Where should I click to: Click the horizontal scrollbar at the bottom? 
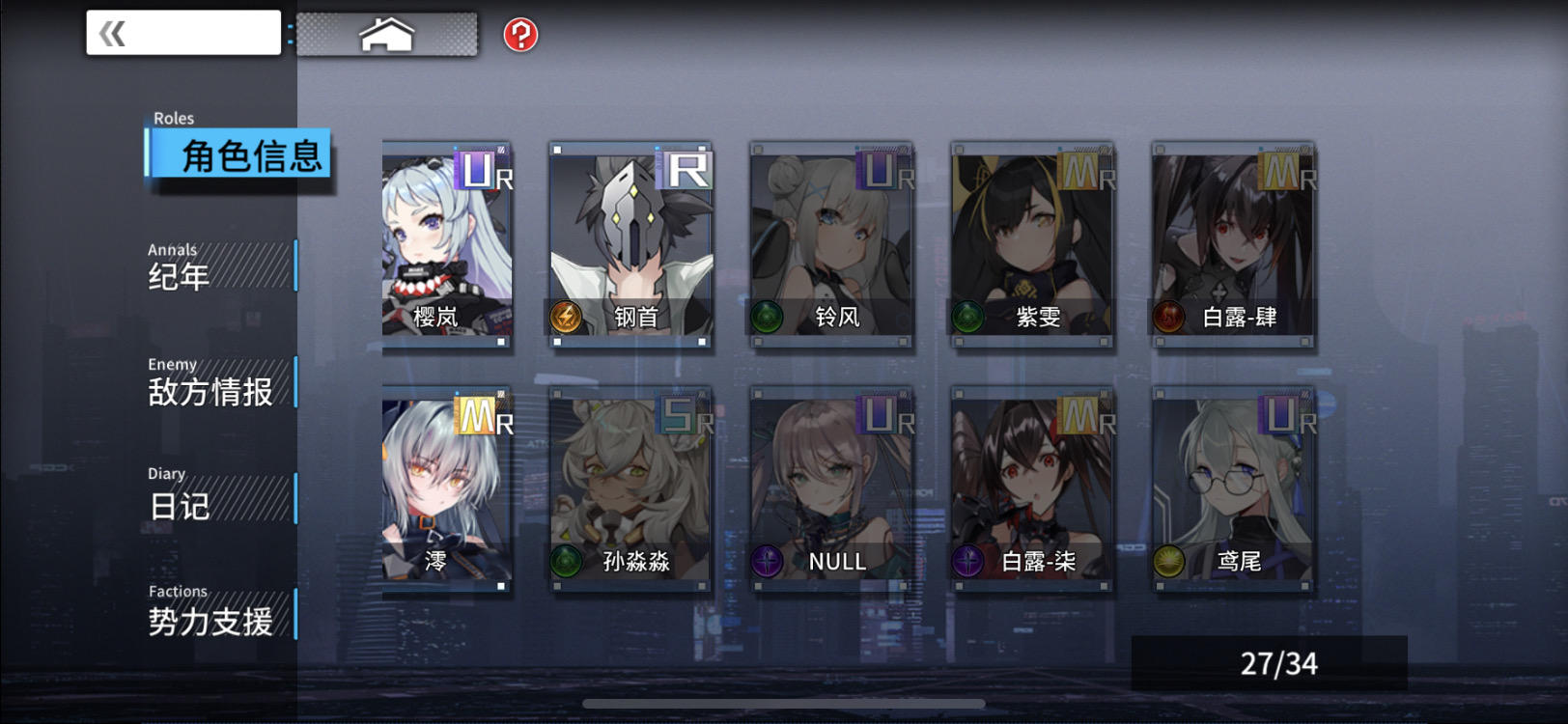point(782,703)
